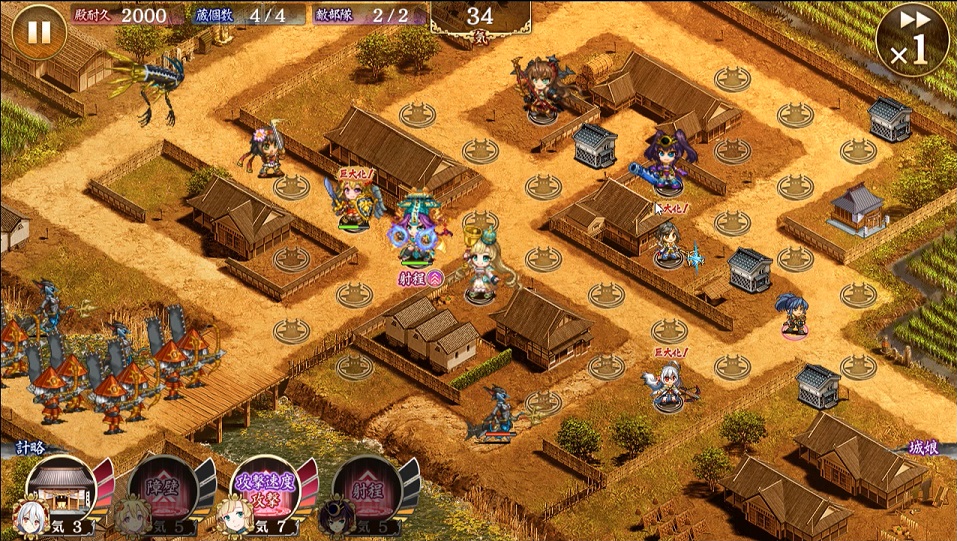
Task: Select the 射程 range stratagem
Action: (366, 494)
